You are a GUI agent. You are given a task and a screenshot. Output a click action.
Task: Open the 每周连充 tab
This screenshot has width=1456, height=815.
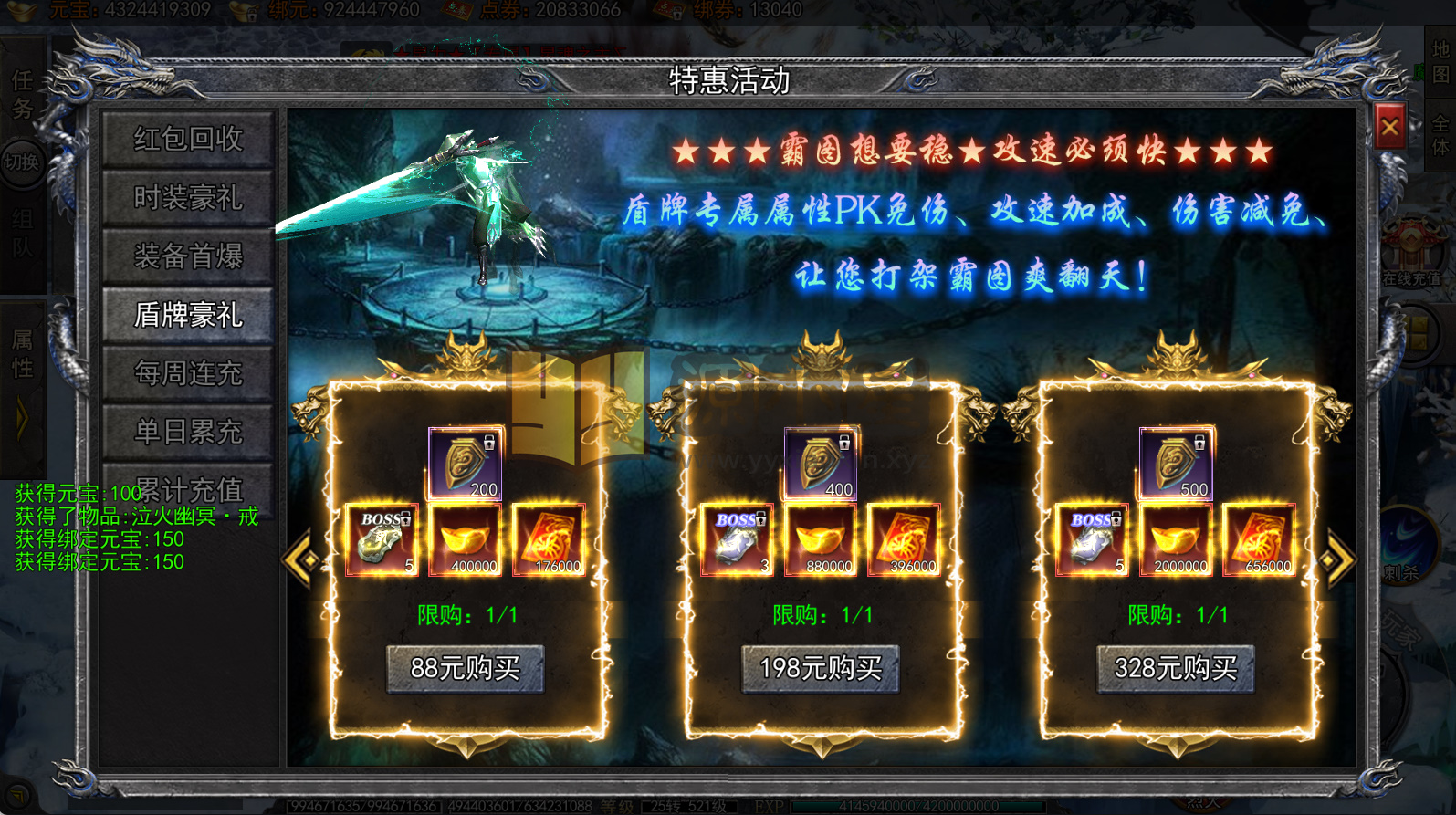(187, 372)
